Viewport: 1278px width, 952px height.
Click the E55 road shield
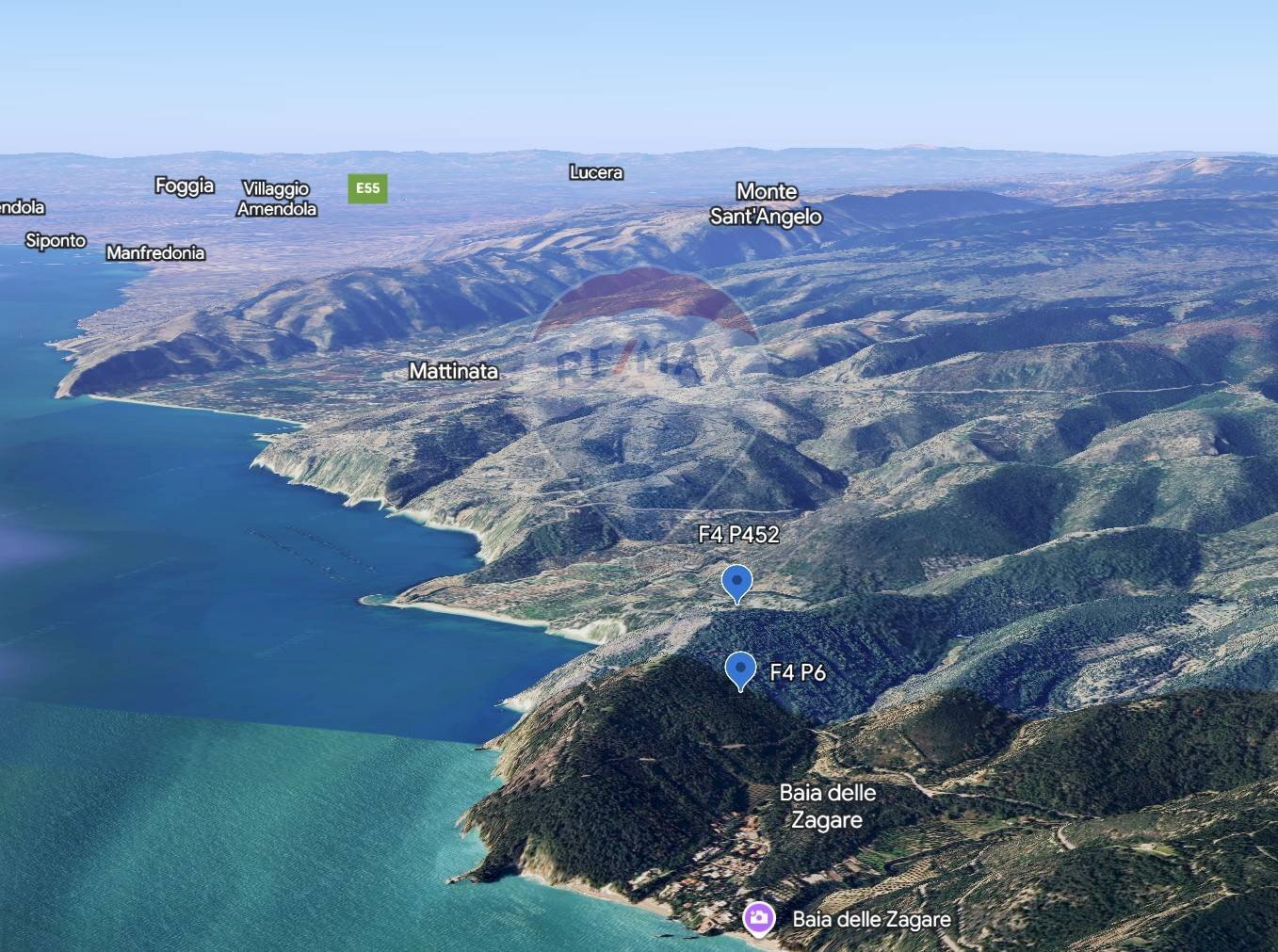(x=367, y=188)
